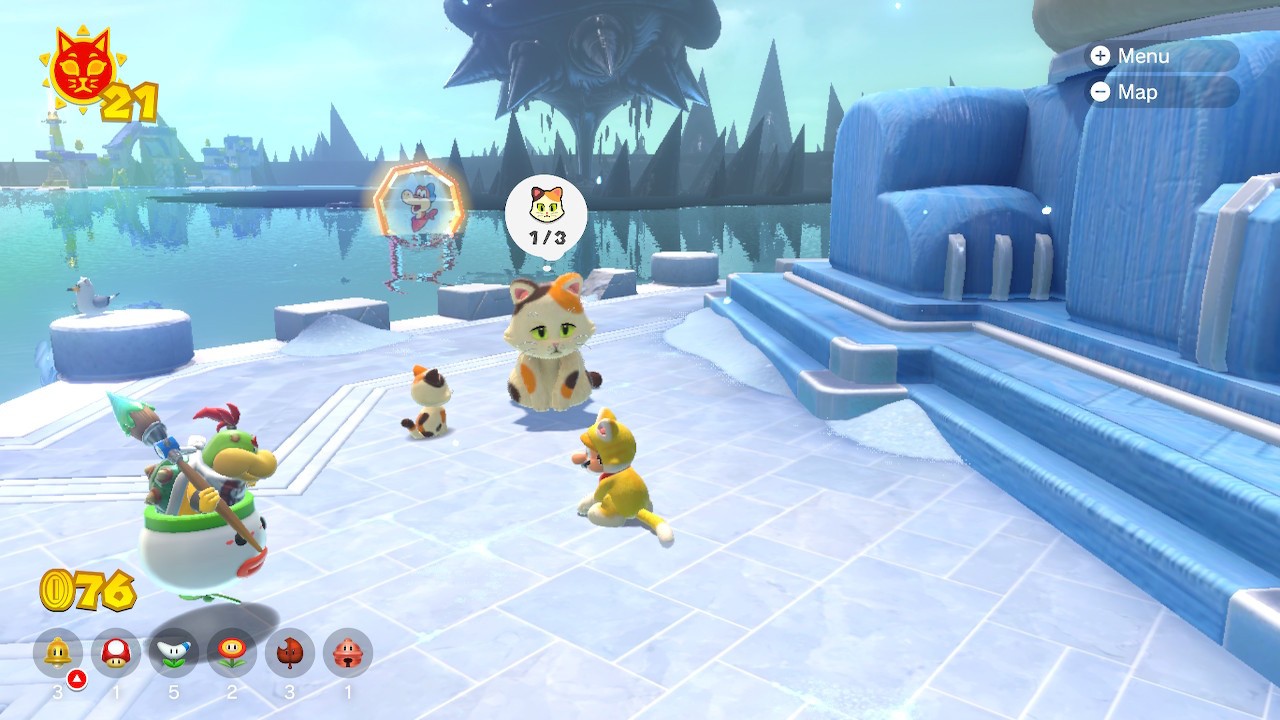Select the golden Super Bell item
Screen dimensions: 1280x720
tap(58, 654)
